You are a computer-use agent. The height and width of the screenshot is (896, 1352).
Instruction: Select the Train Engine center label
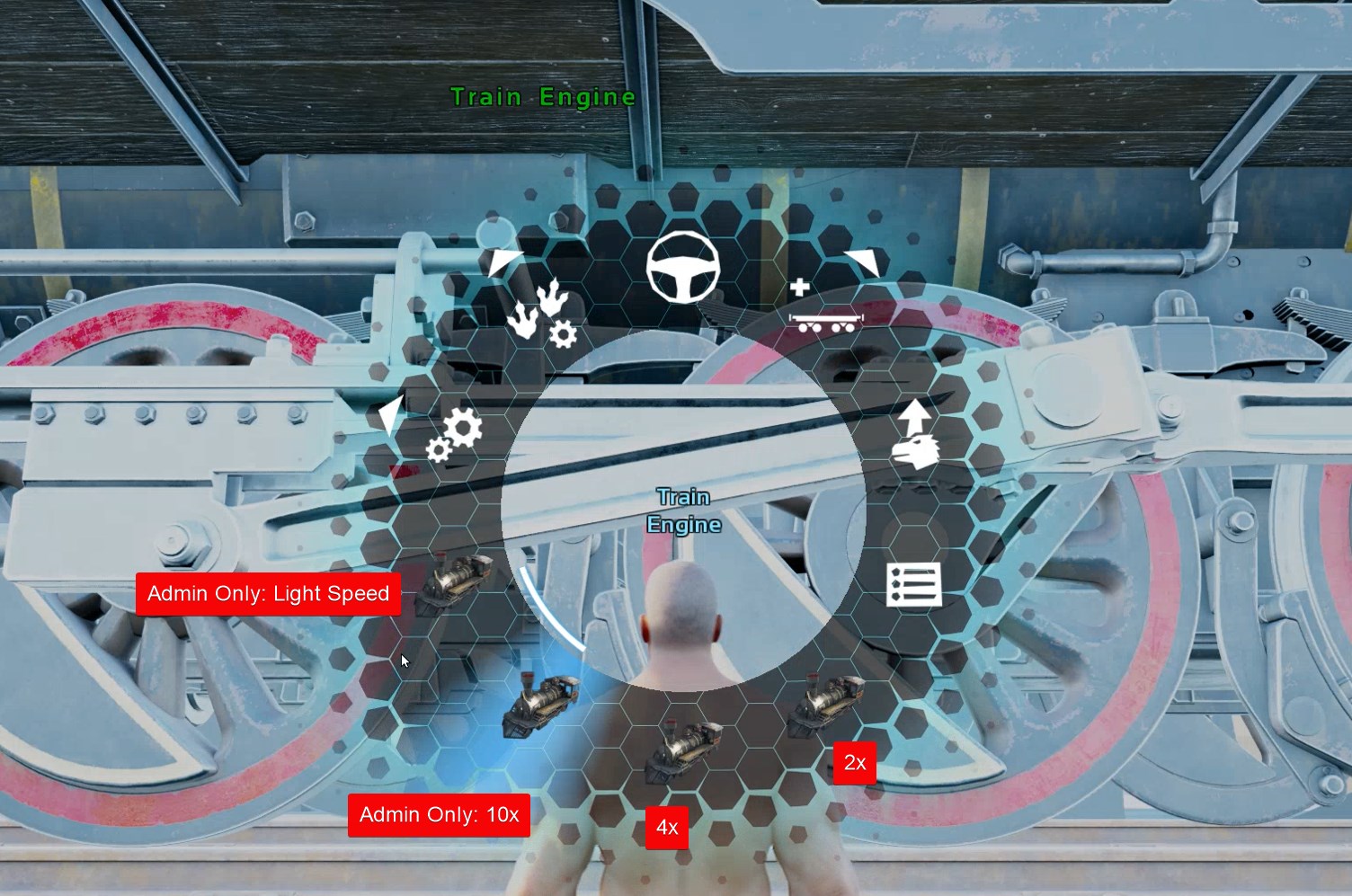click(x=684, y=510)
